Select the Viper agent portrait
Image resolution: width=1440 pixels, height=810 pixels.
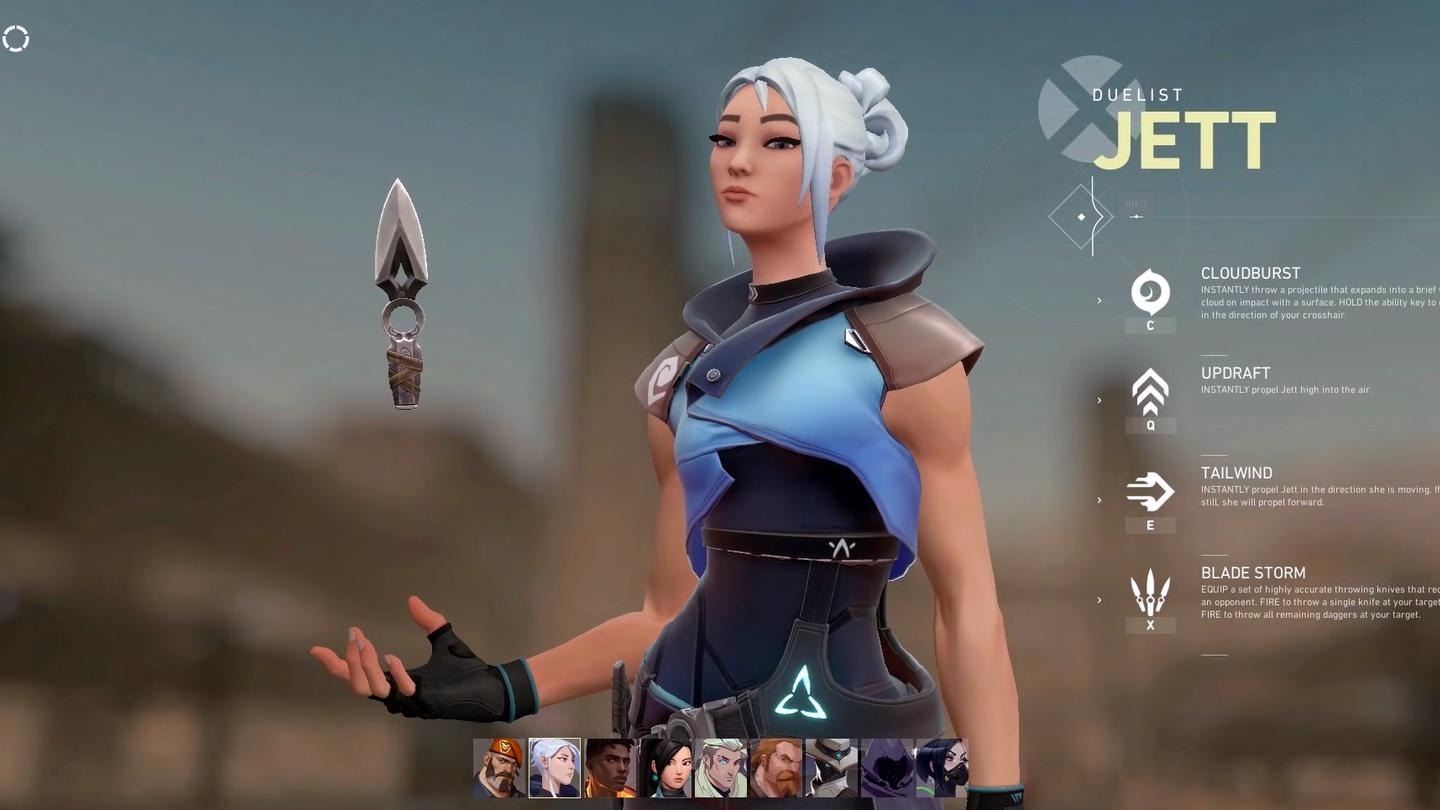click(943, 766)
